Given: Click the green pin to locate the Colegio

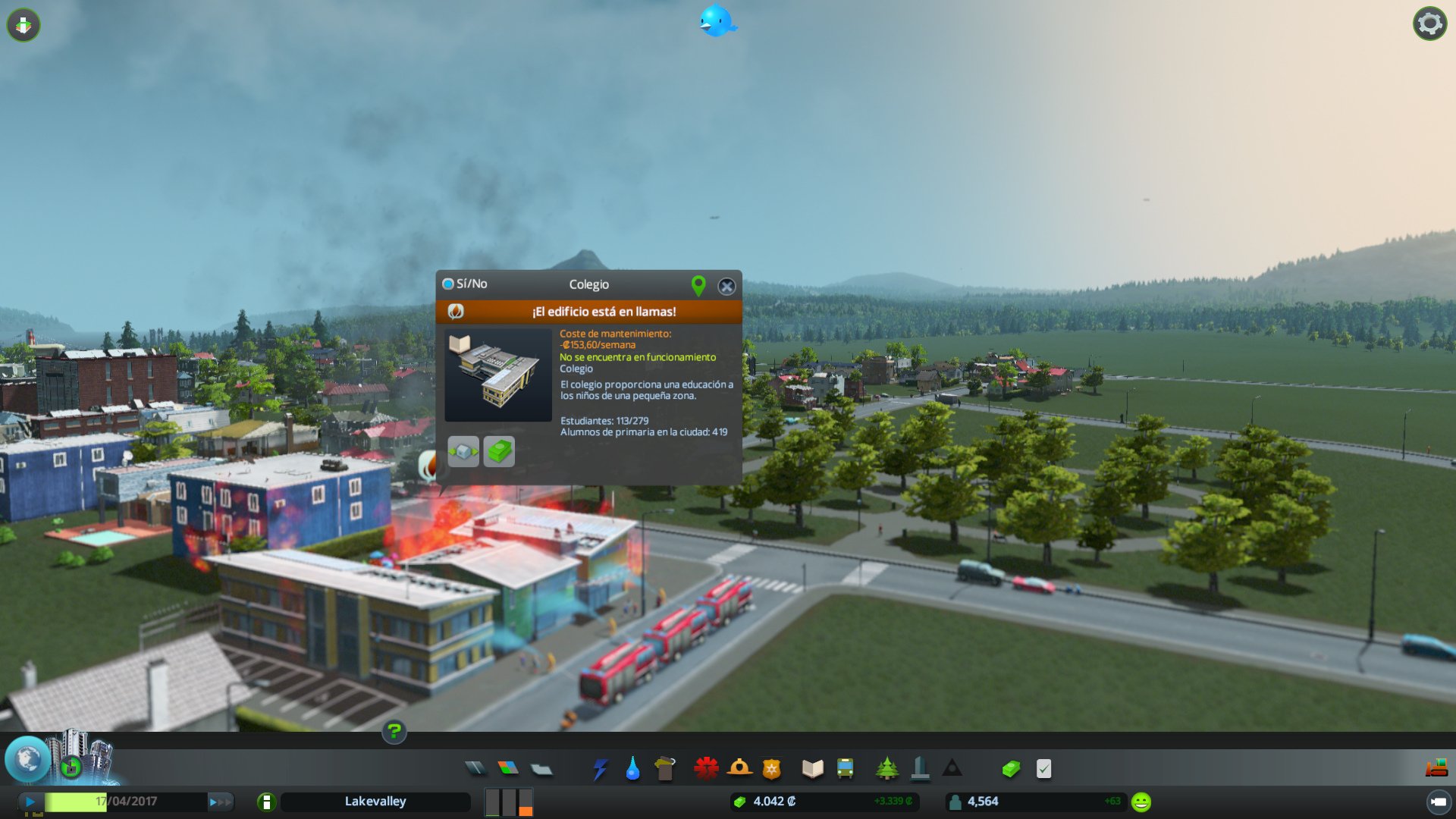Looking at the screenshot, I should 698,287.
